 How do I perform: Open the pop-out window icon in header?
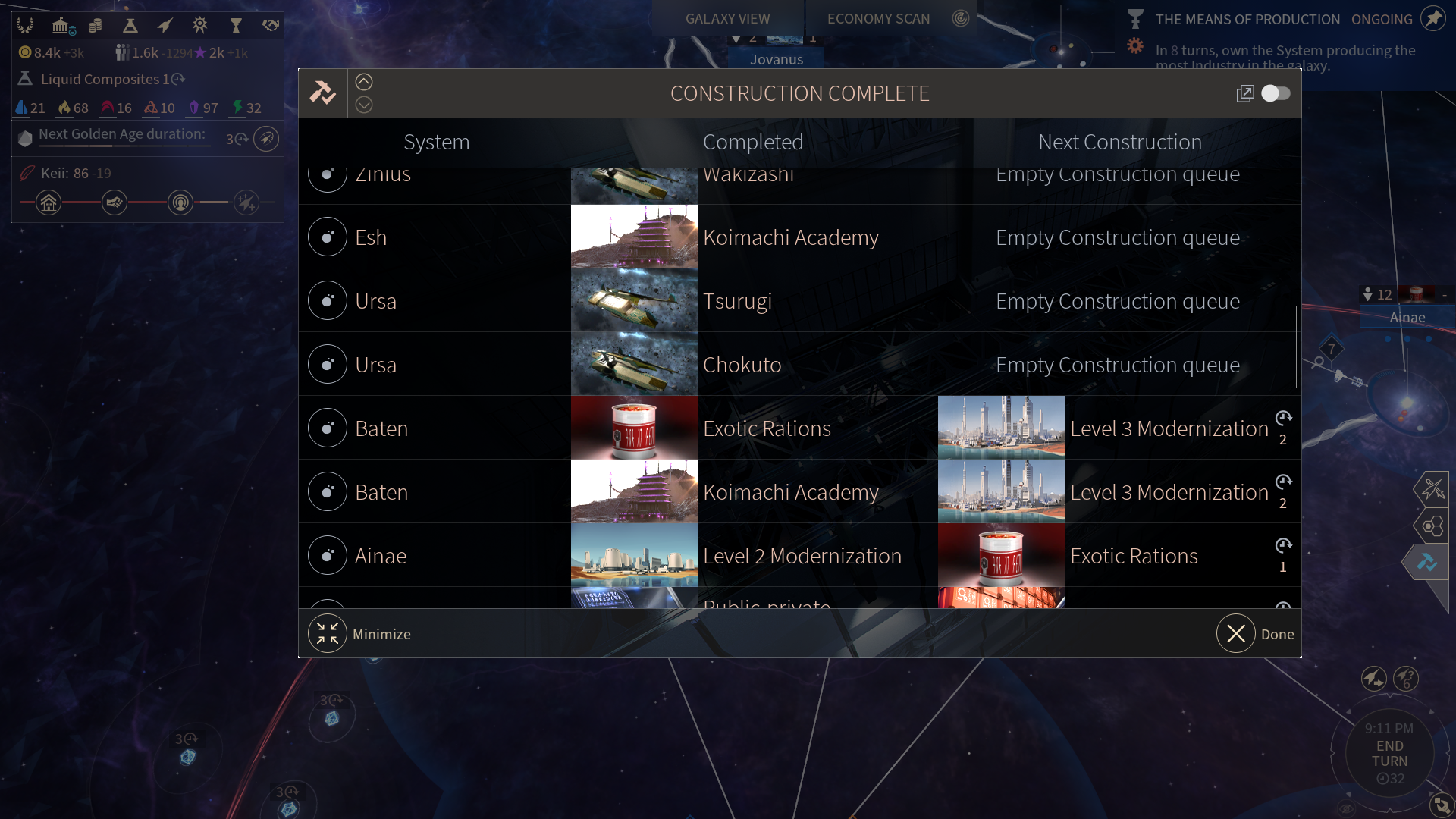[x=1244, y=93]
